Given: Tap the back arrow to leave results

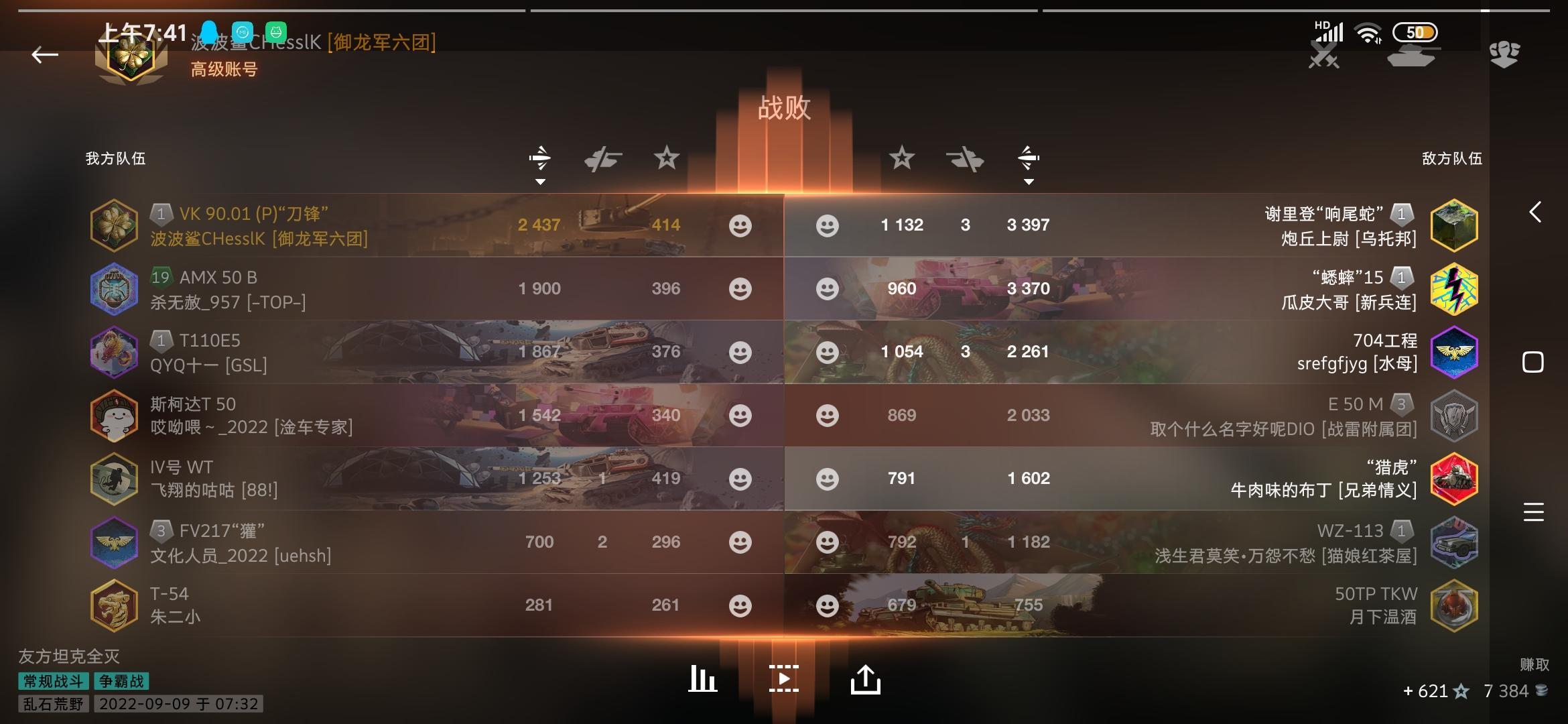Looking at the screenshot, I should coord(44,55).
